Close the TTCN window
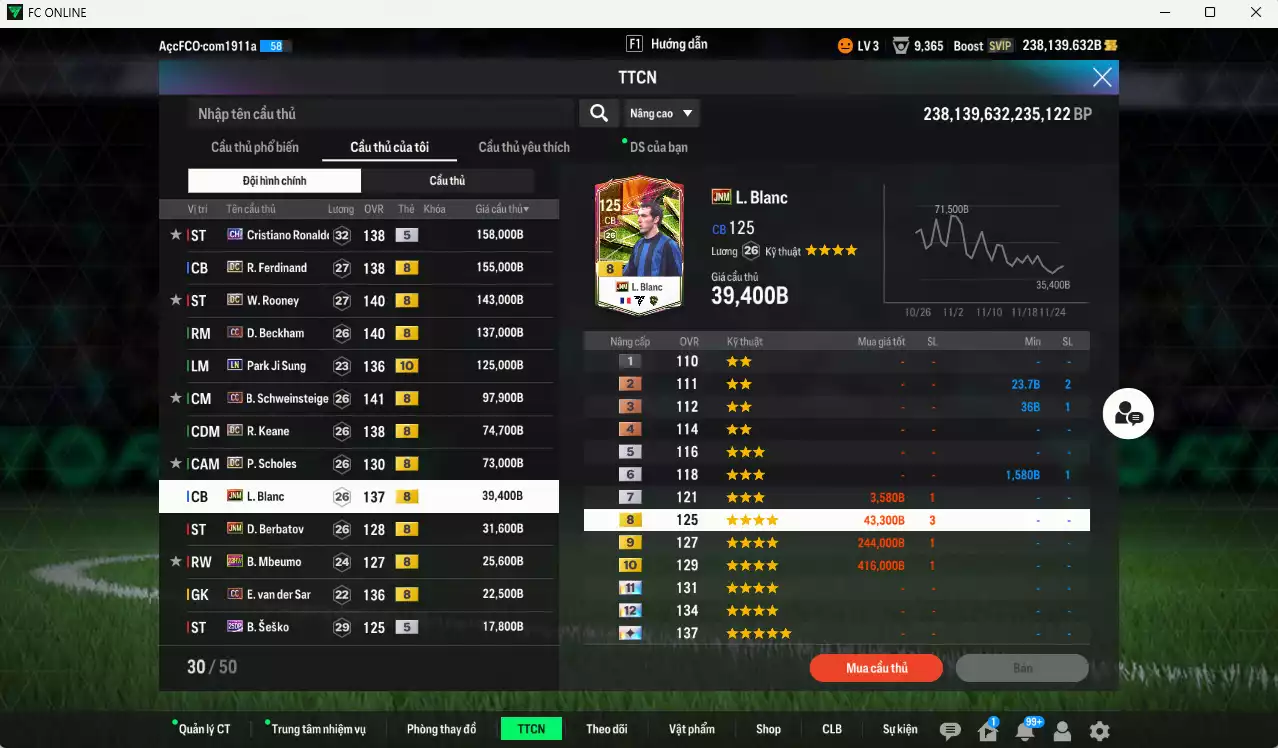The height and width of the screenshot is (748, 1278). tap(1102, 77)
